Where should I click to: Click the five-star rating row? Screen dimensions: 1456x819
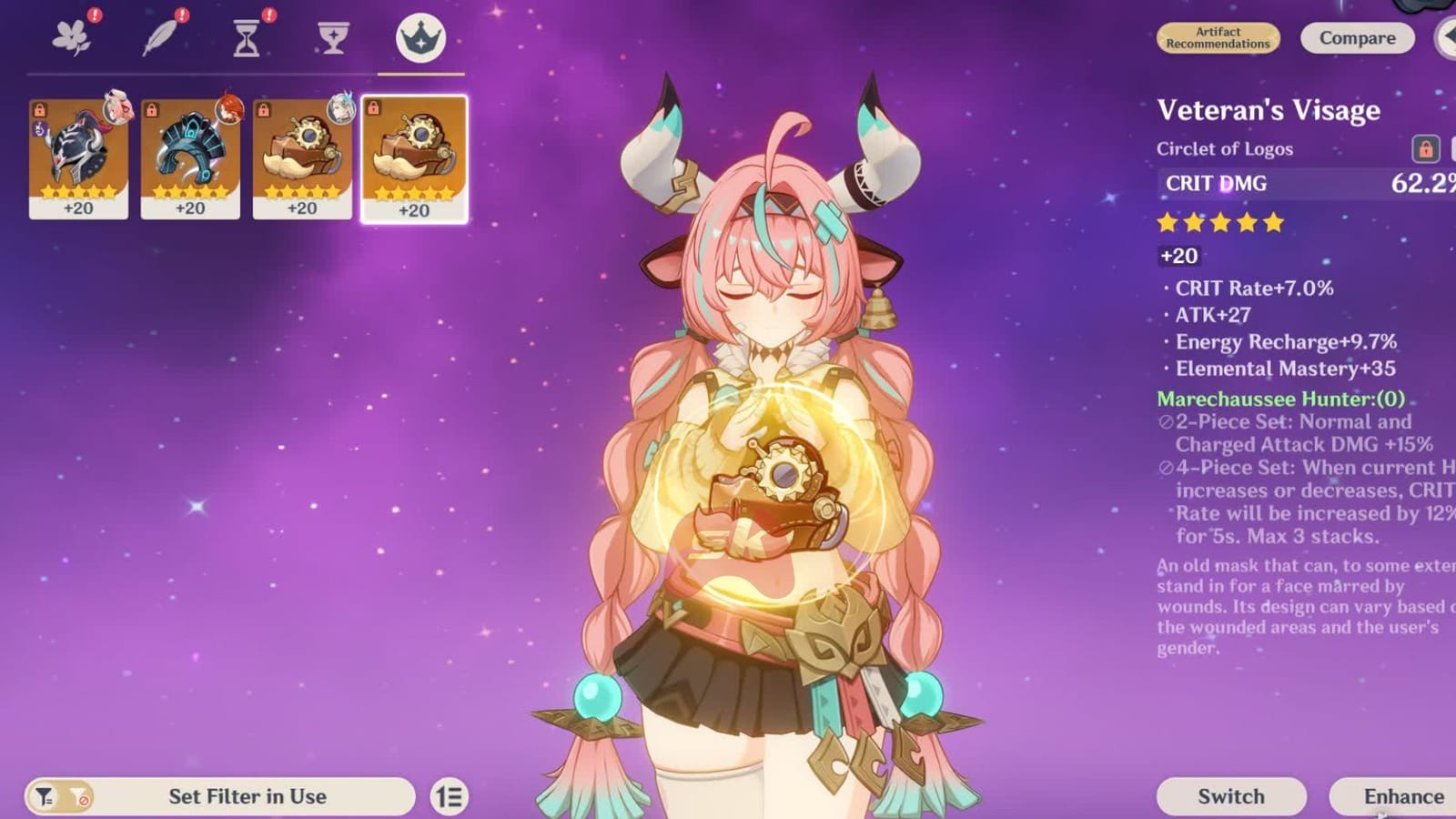pyautogui.click(x=1218, y=220)
